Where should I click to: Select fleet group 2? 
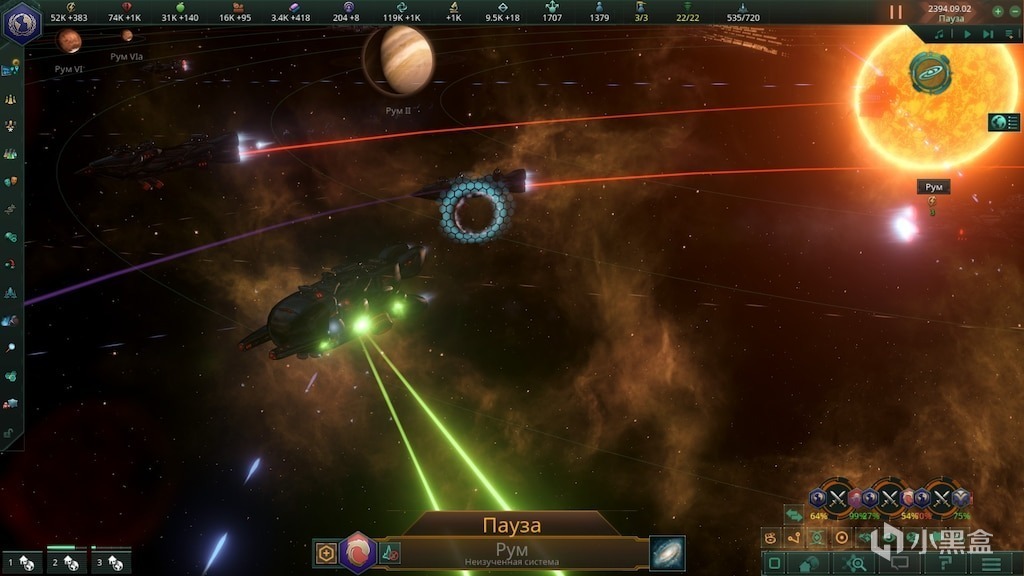[66, 563]
